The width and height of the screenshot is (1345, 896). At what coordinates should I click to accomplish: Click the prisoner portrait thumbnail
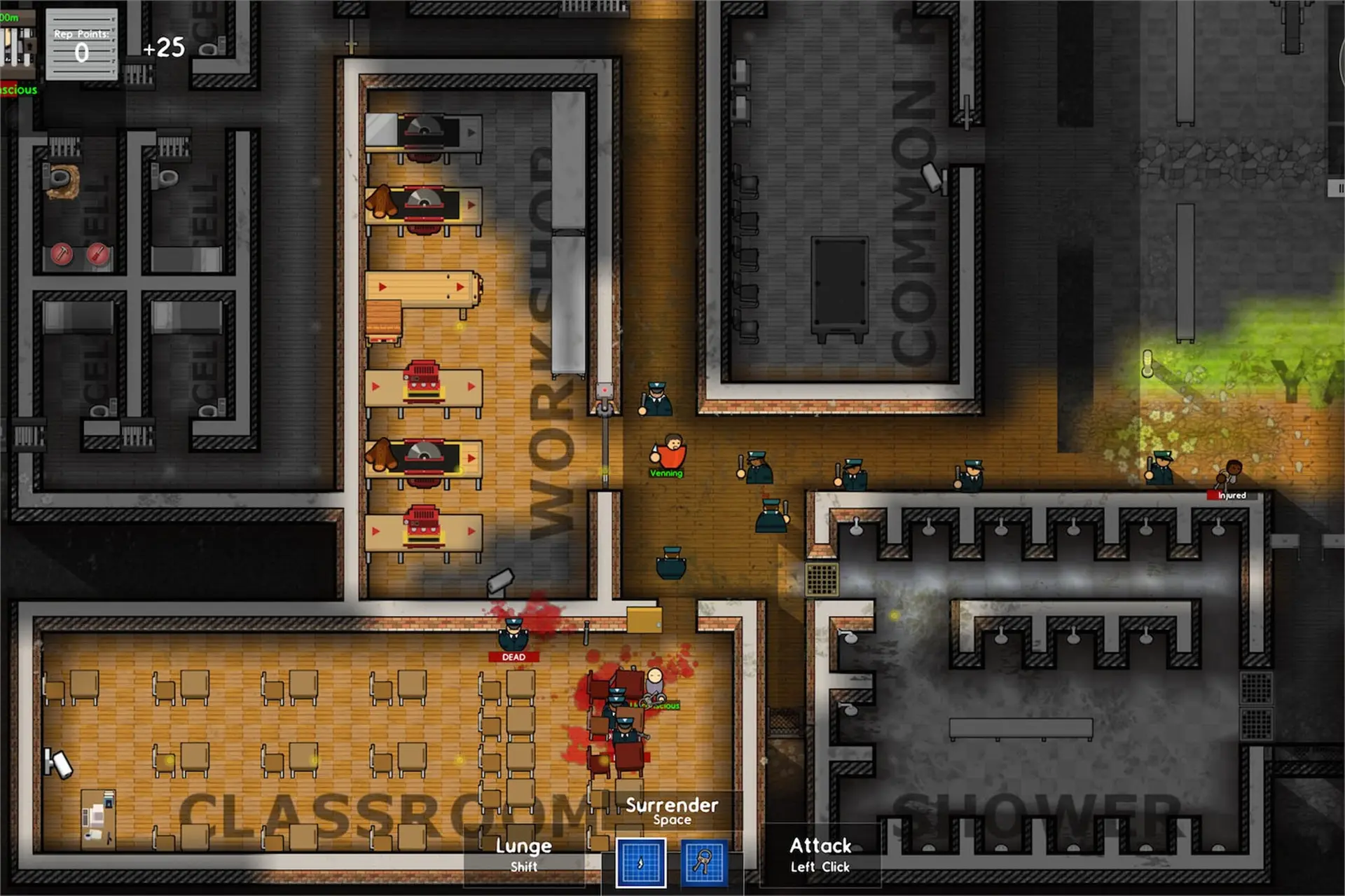pyautogui.click(x=17, y=46)
